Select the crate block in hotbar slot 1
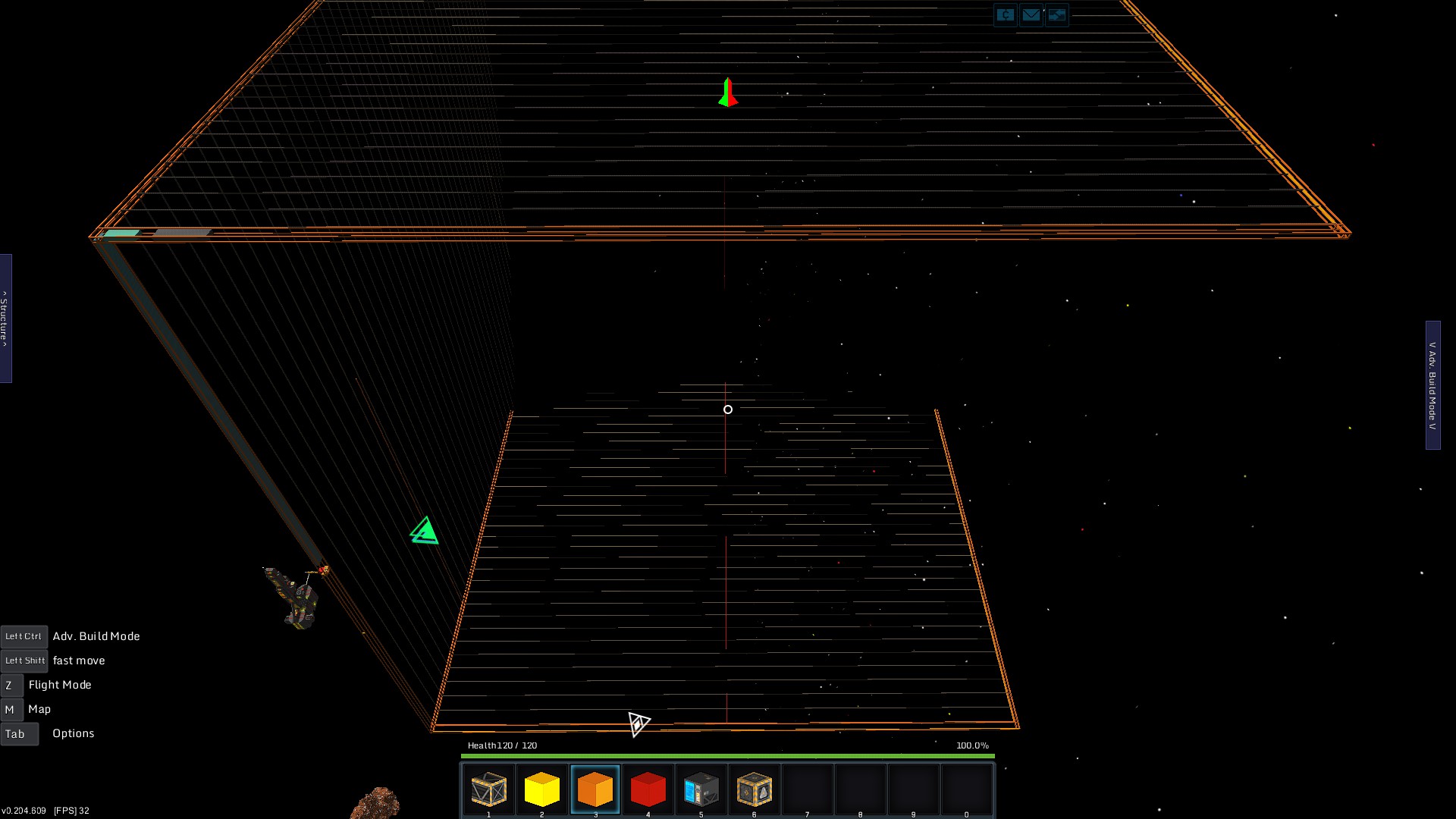The image size is (1456, 819). (x=489, y=789)
